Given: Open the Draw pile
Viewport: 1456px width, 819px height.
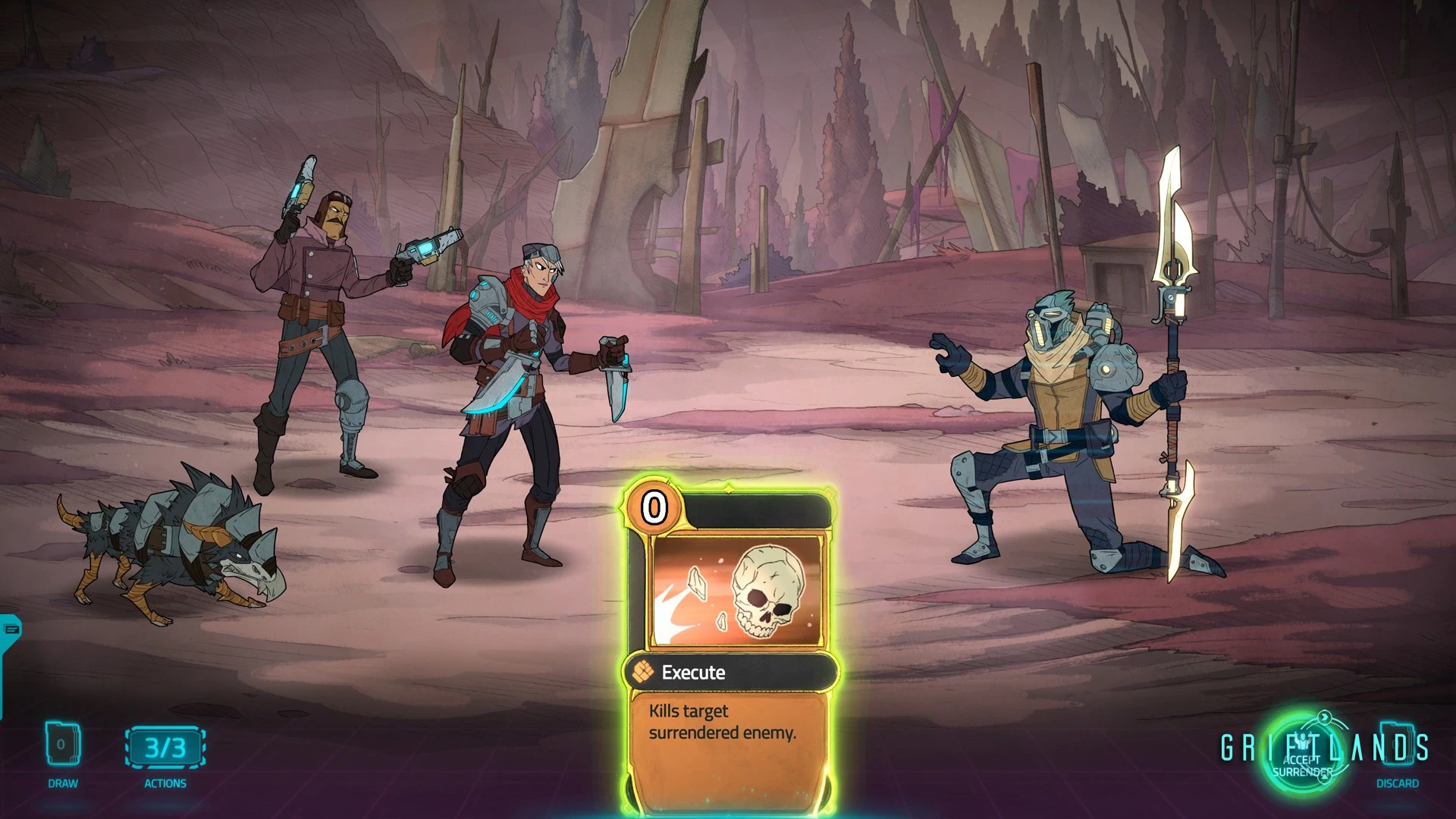Looking at the screenshot, I should (62, 746).
